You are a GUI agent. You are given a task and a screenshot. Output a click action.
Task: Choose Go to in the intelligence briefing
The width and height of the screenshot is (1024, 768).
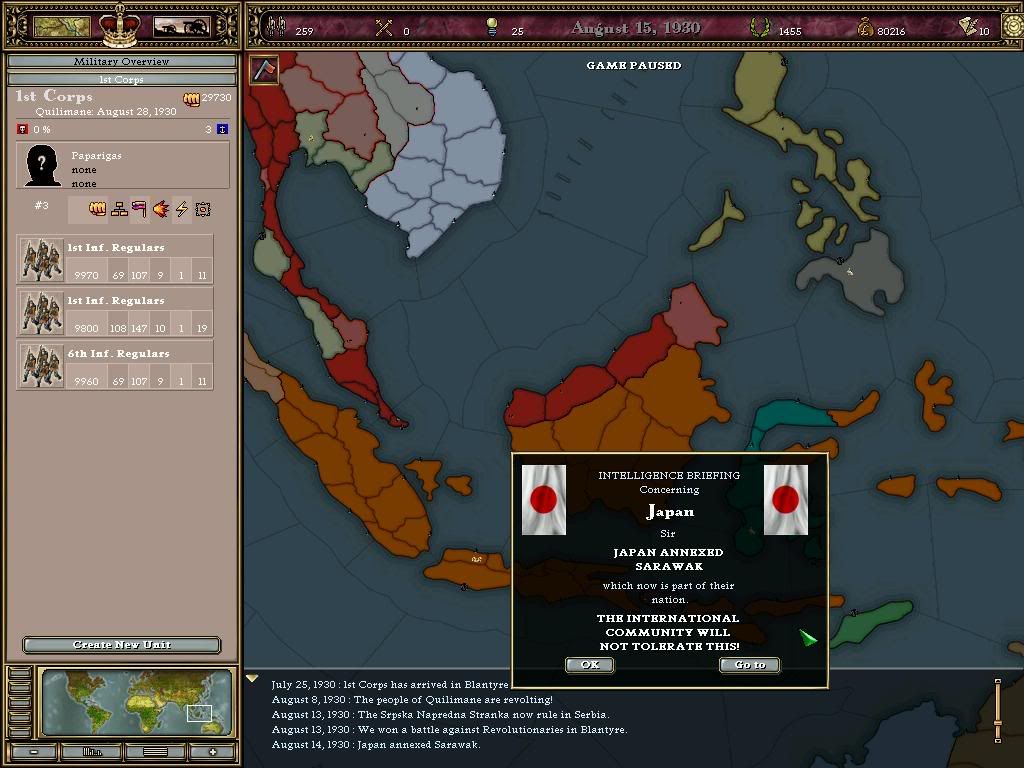(749, 665)
